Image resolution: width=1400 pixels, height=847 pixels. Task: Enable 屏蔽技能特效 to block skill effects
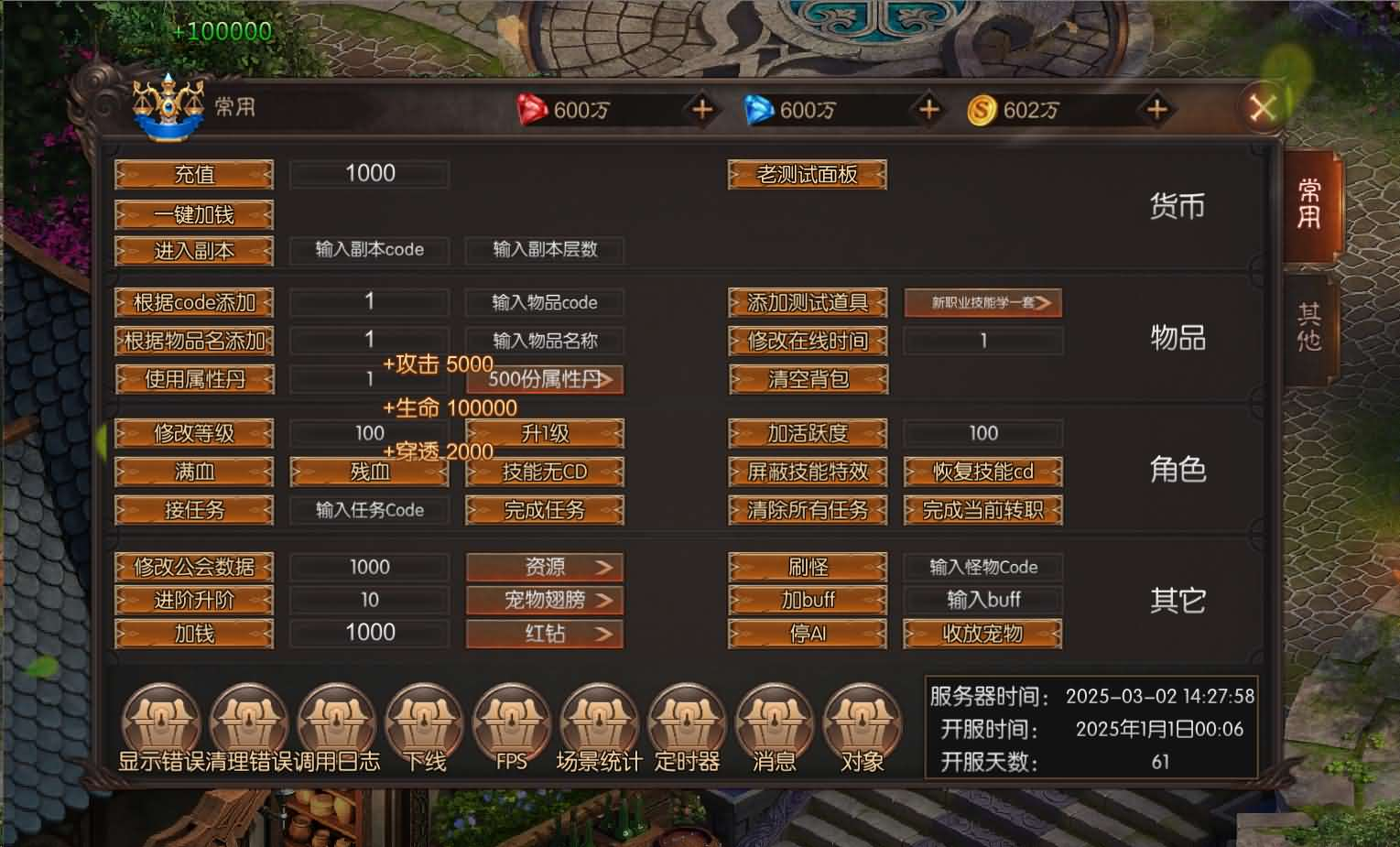point(807,472)
